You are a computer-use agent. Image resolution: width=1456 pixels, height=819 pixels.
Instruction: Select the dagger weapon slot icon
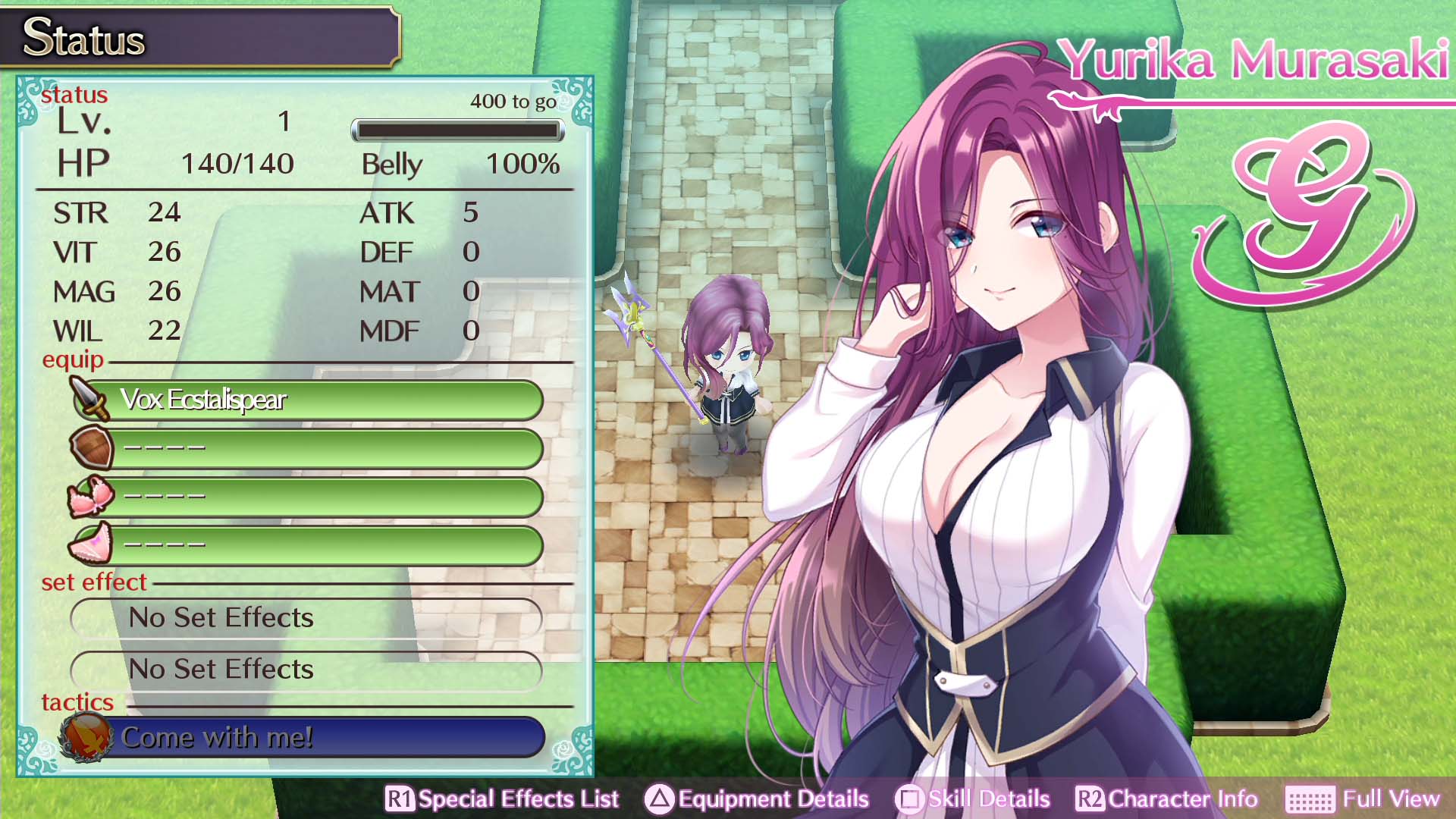[90, 397]
